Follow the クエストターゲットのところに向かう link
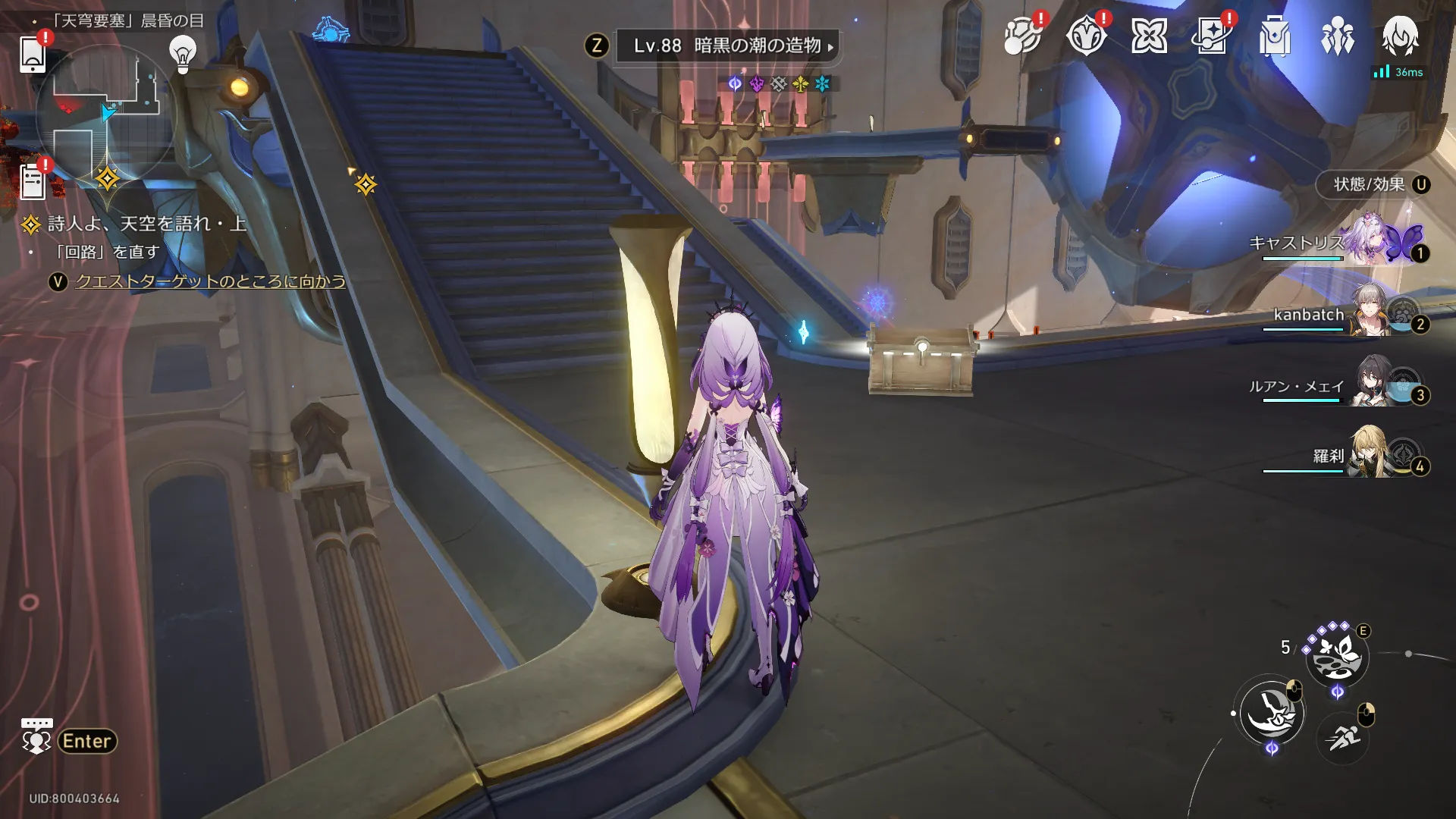1456x819 pixels. click(210, 281)
